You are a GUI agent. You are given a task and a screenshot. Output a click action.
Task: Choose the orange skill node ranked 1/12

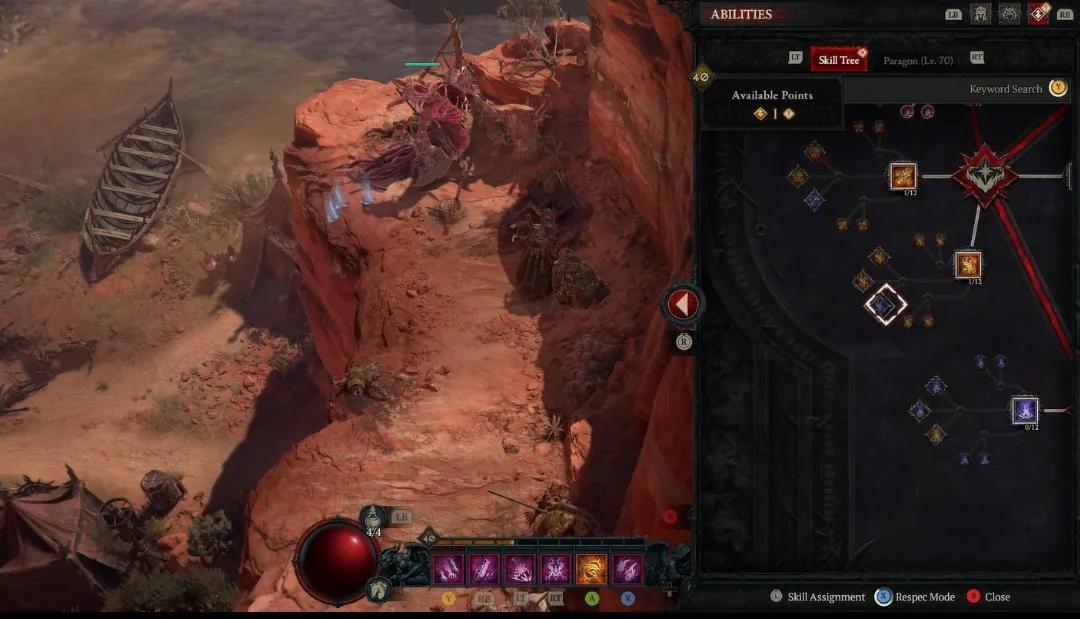click(904, 177)
